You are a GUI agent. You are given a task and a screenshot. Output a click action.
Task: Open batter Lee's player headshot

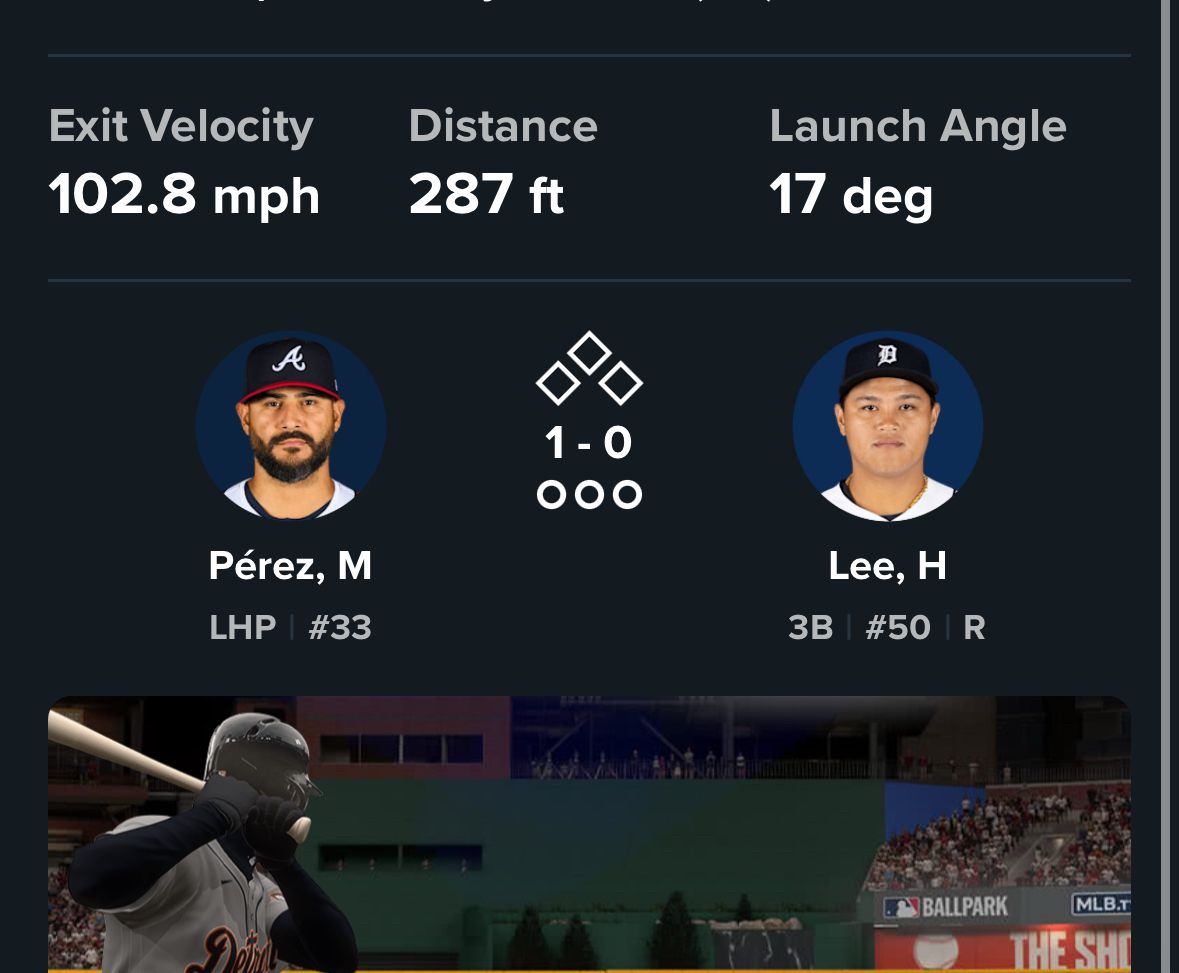(887, 426)
